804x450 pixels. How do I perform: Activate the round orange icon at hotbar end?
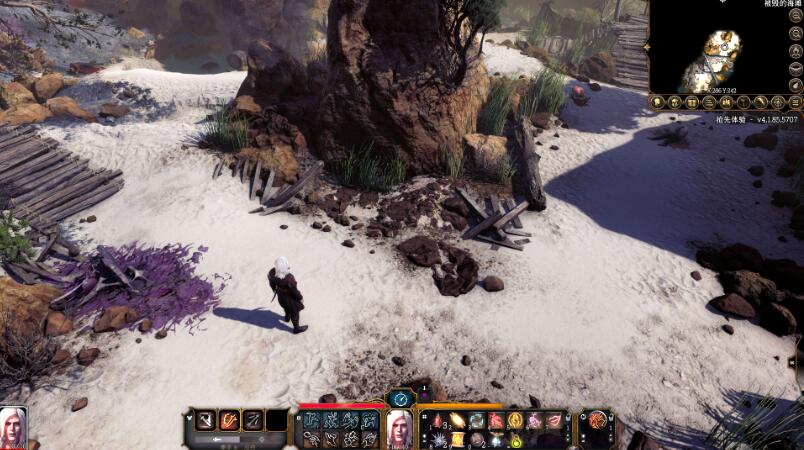tap(598, 420)
